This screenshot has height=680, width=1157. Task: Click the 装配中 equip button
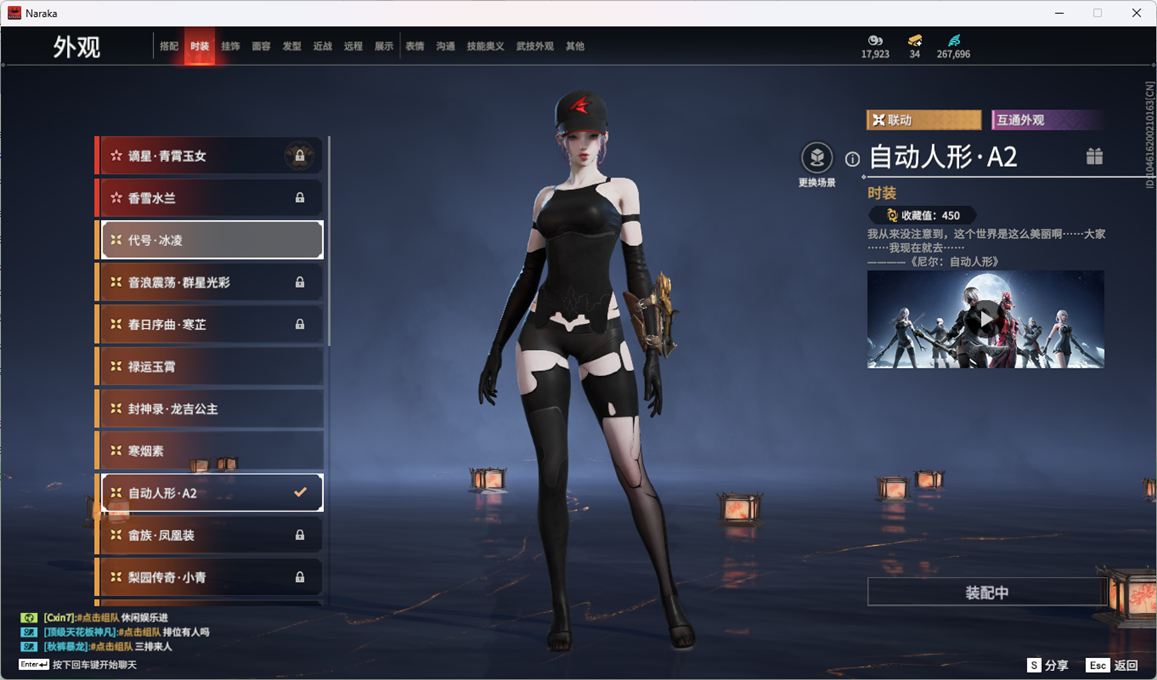click(986, 592)
